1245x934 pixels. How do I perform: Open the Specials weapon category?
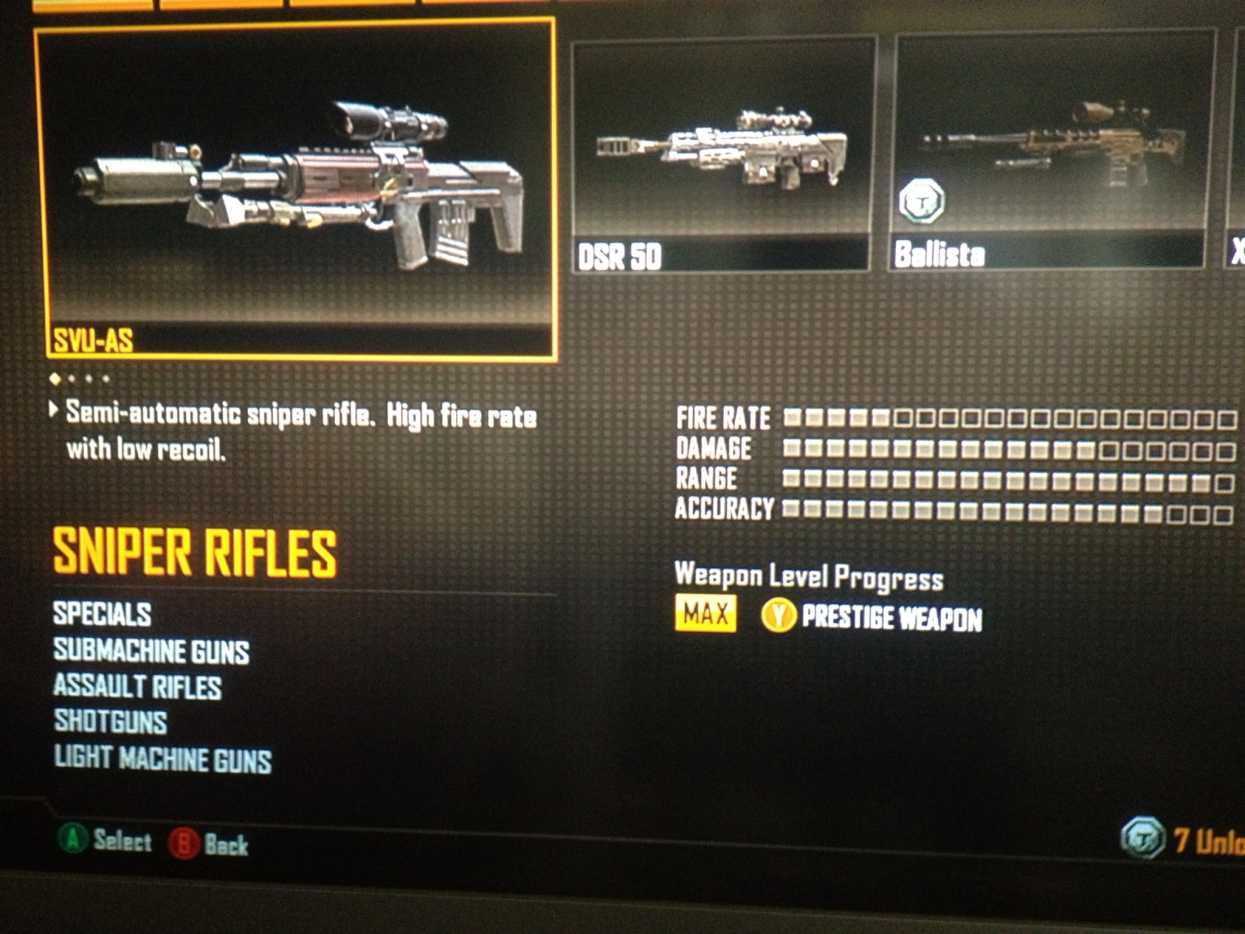point(102,613)
